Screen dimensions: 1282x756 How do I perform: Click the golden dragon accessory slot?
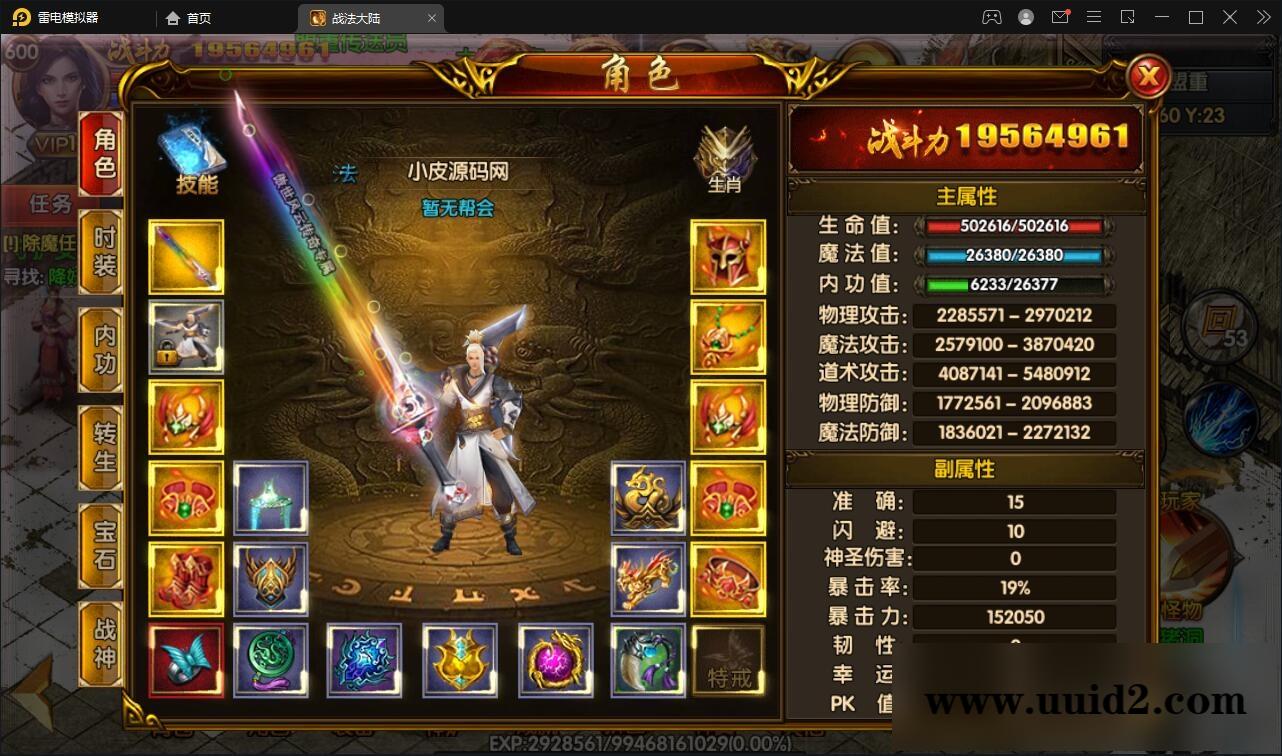point(648,498)
